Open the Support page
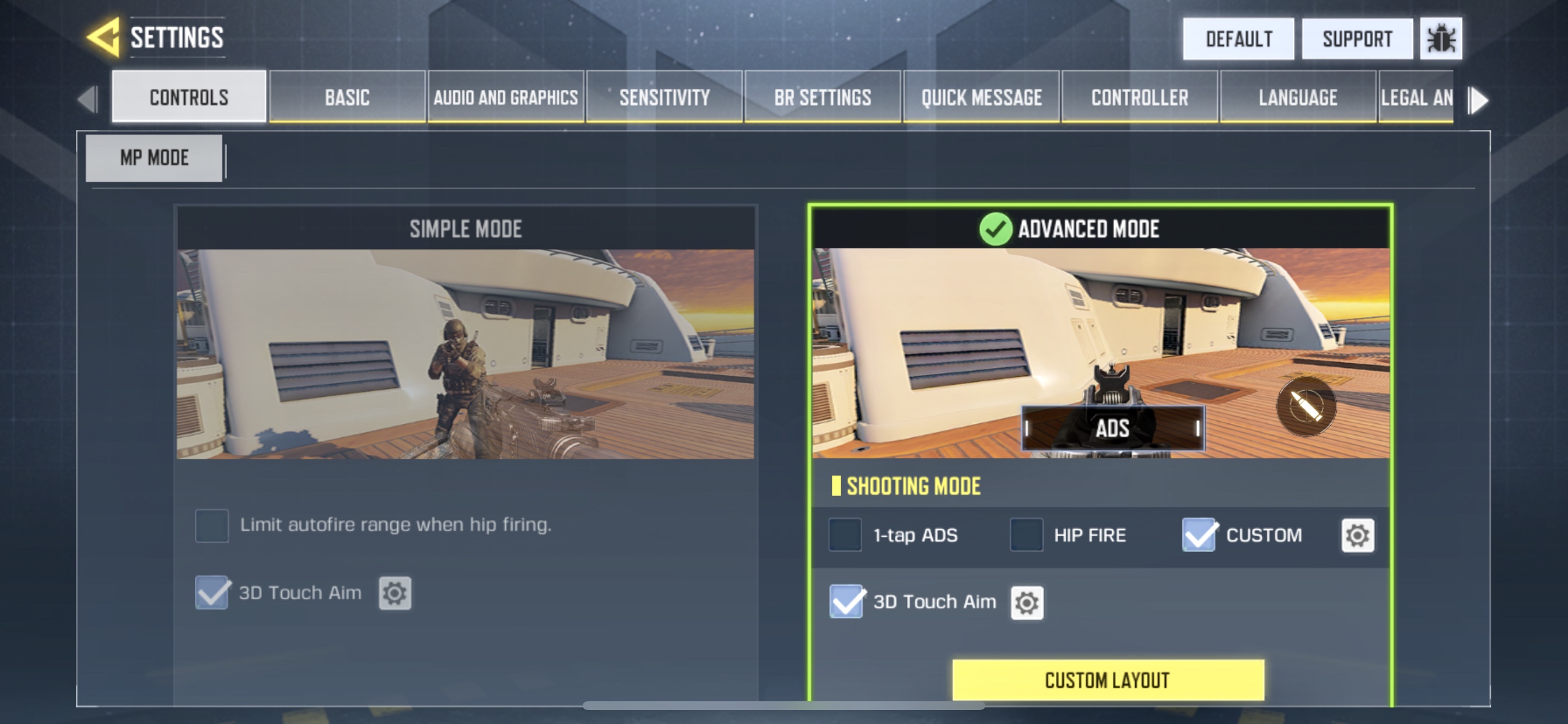 point(1357,39)
